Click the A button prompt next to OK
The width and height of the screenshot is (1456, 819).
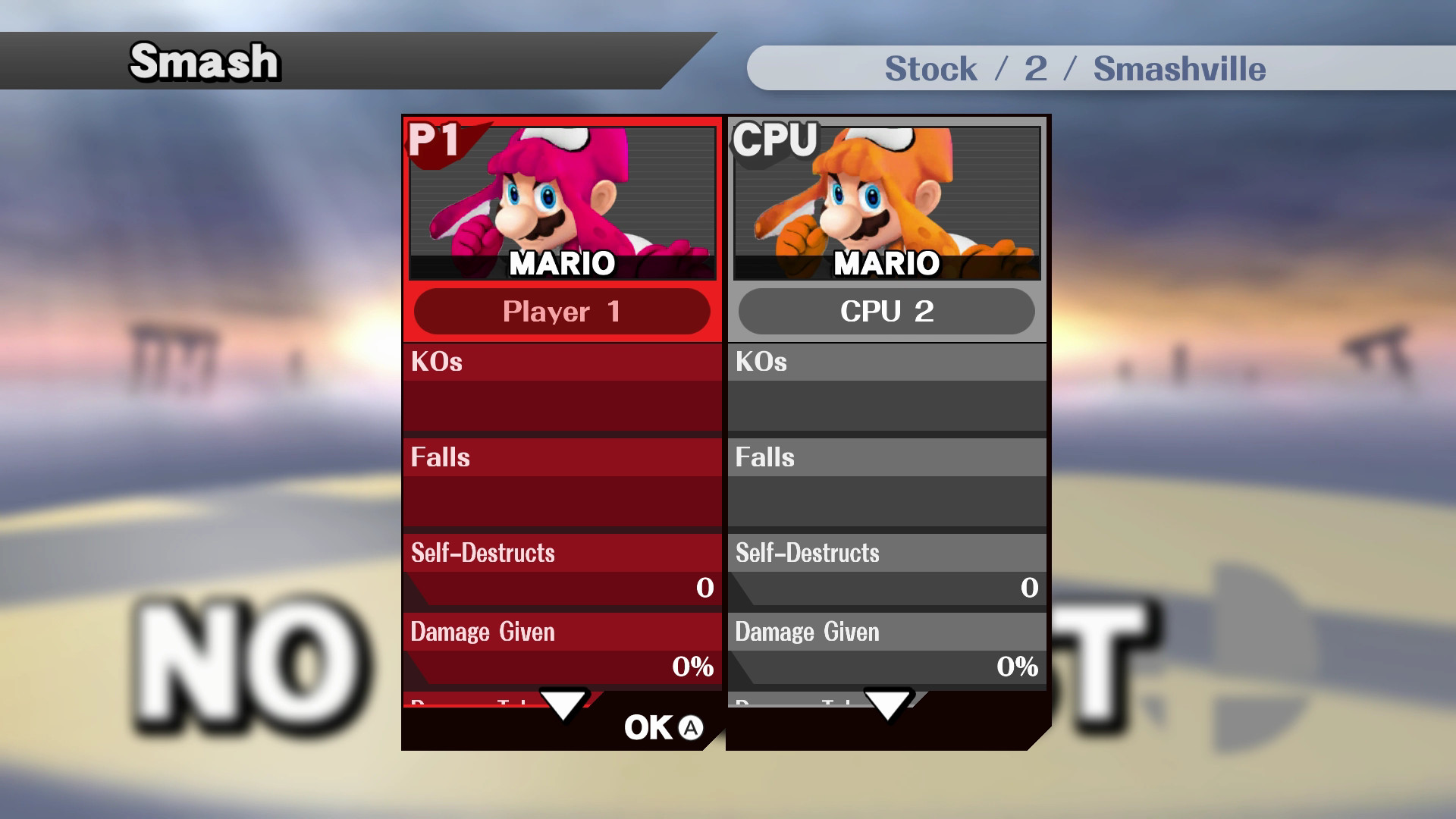click(x=688, y=726)
